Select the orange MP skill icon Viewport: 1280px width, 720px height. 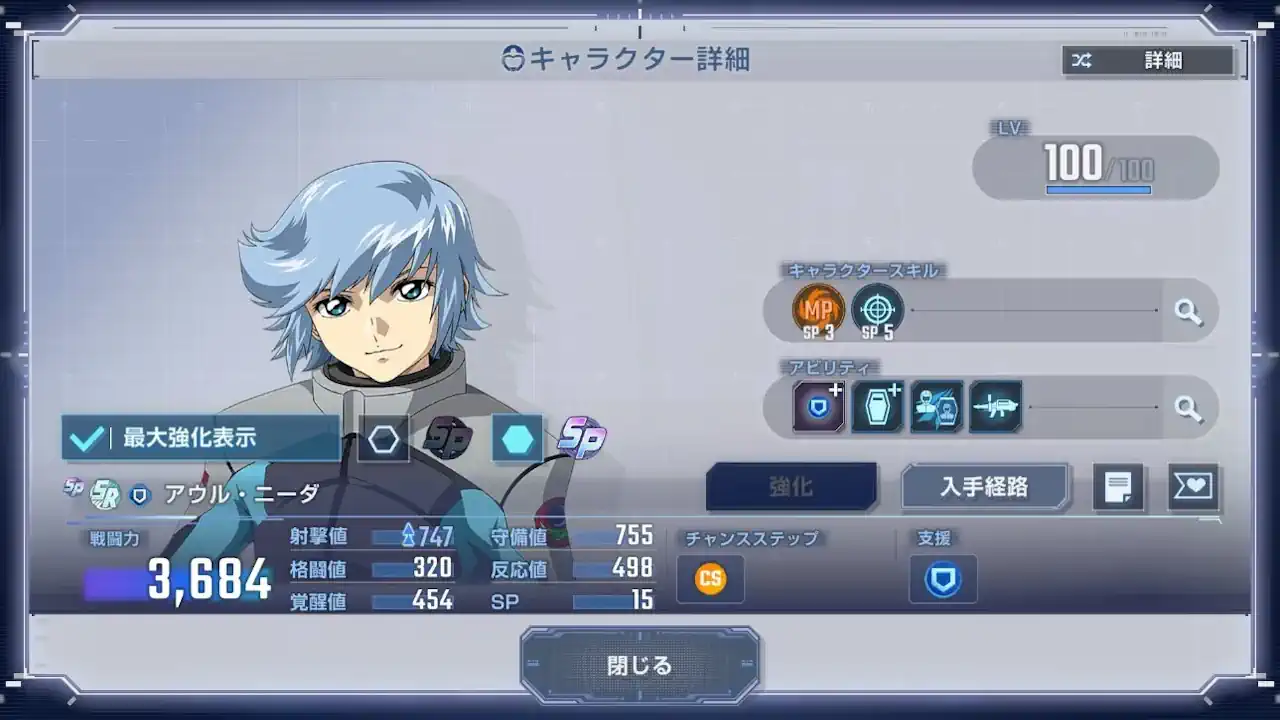(818, 309)
